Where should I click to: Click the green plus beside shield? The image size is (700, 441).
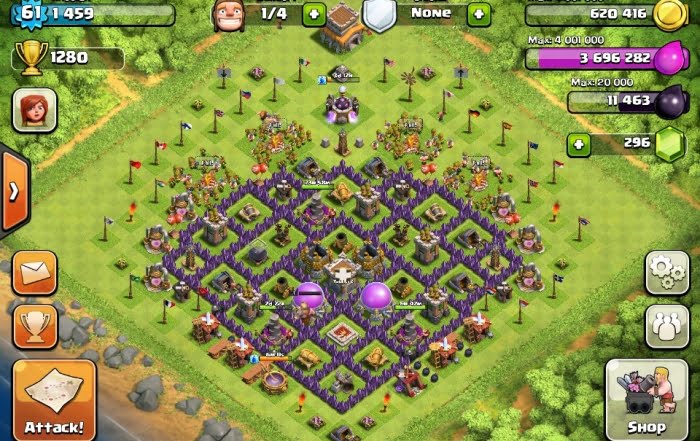coord(479,14)
